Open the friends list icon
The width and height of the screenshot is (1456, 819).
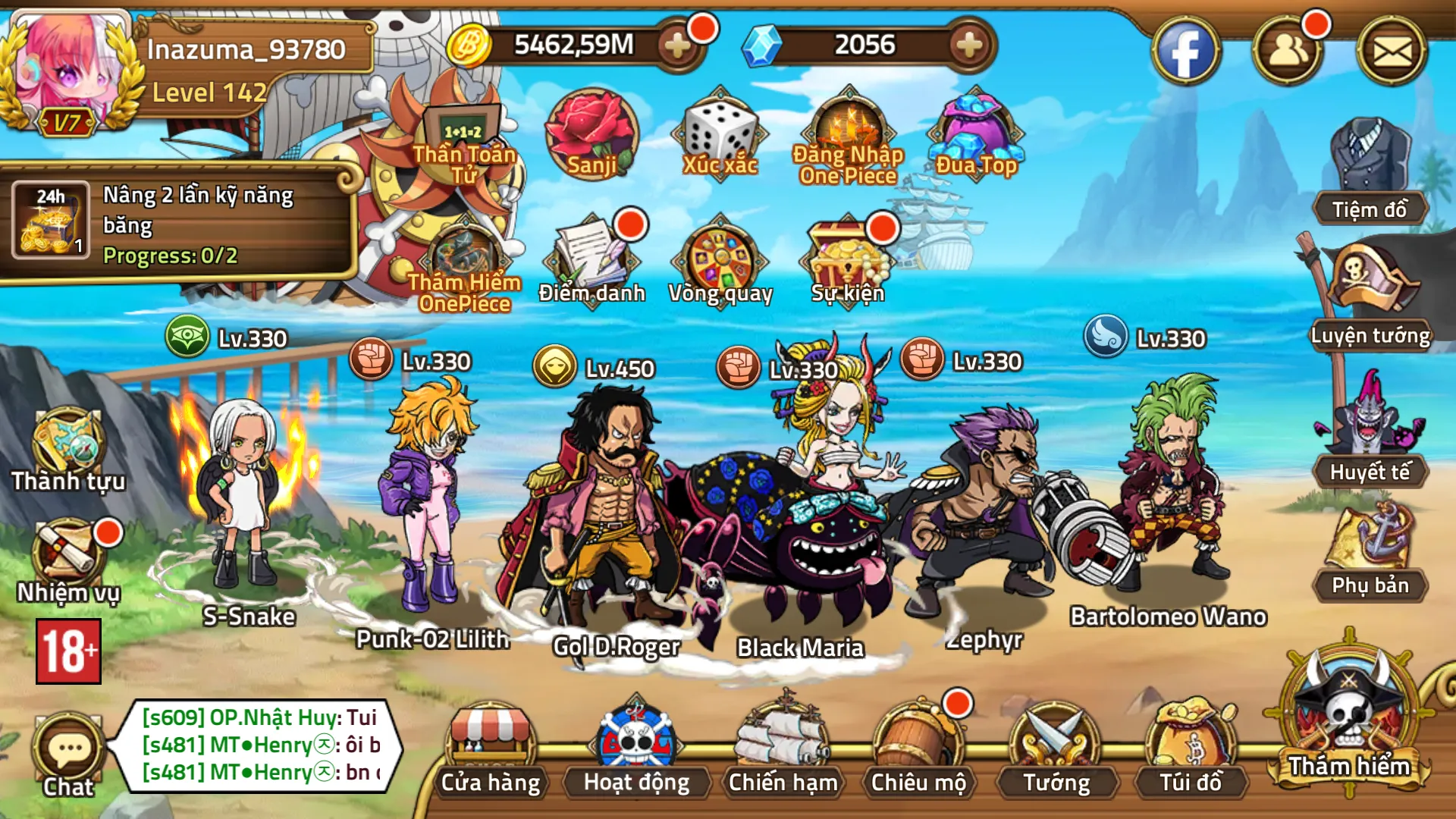point(1287,52)
